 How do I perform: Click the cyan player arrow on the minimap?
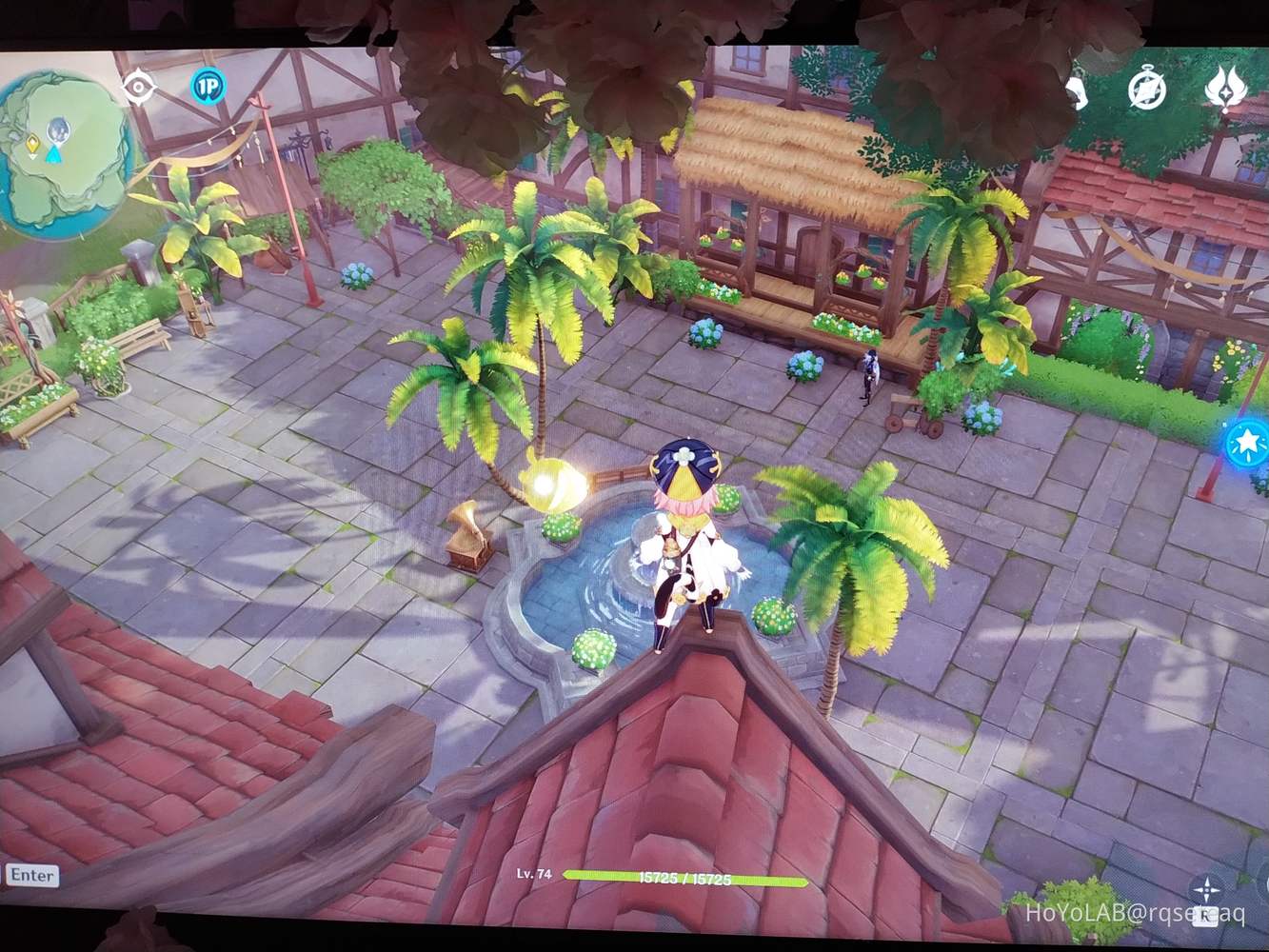click(54, 156)
